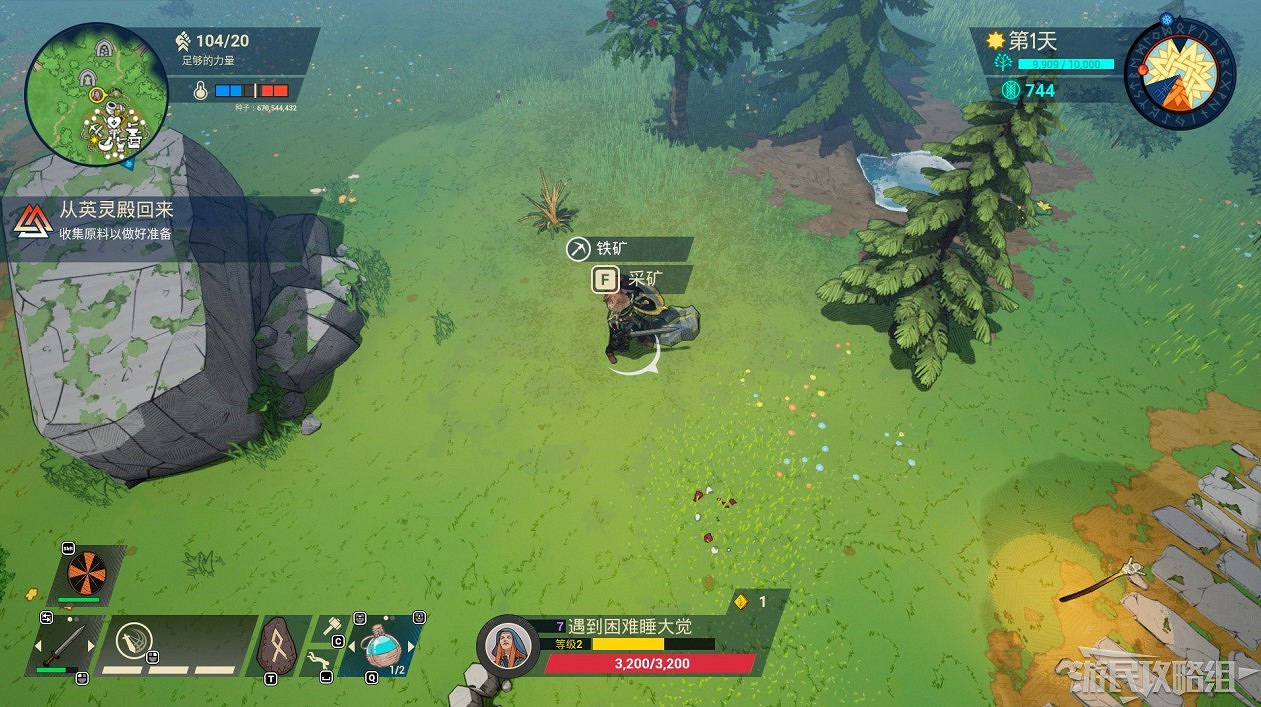Use the blue potion flask

(x=382, y=645)
